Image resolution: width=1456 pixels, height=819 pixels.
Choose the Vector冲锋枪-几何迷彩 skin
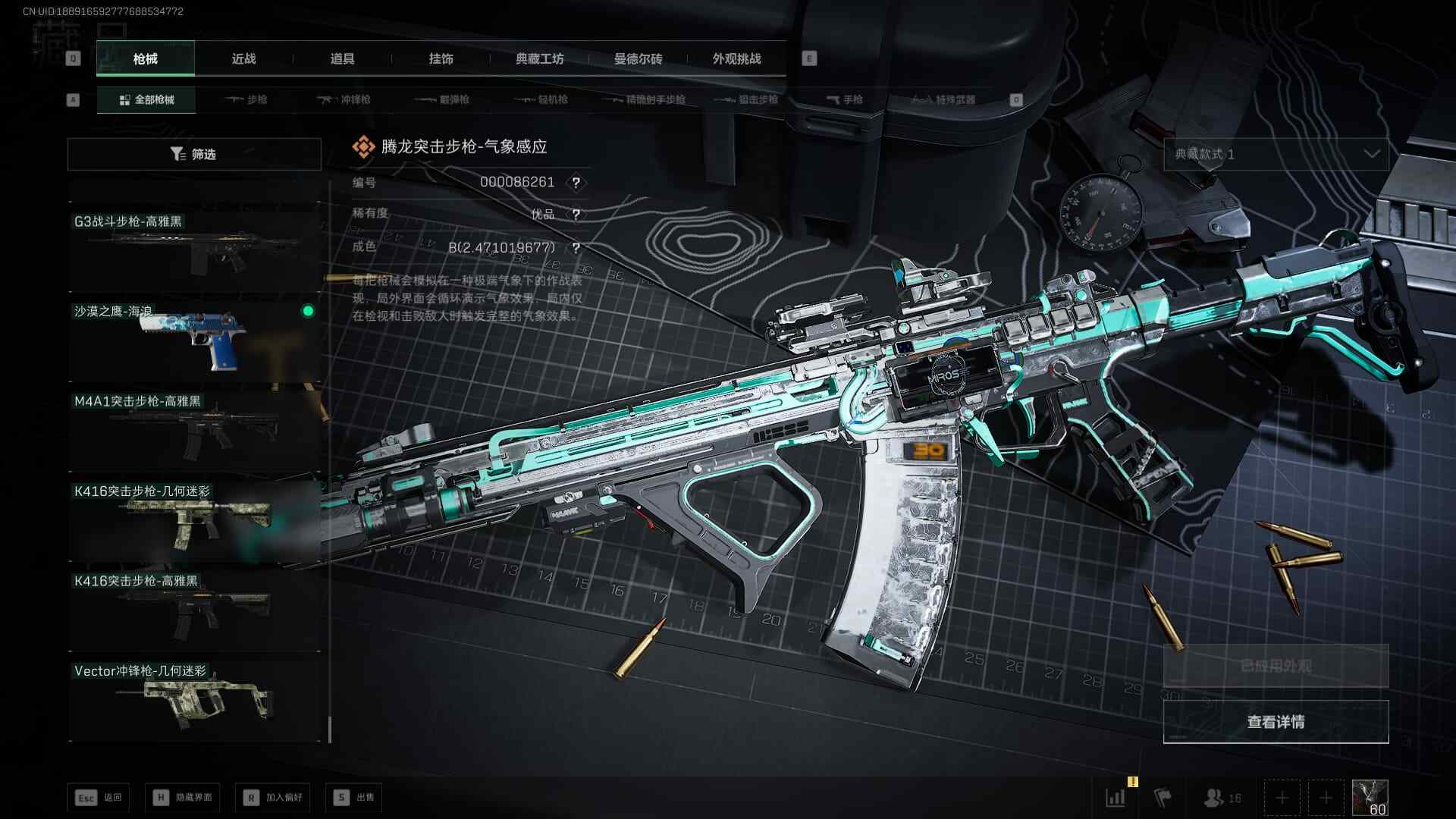click(194, 699)
